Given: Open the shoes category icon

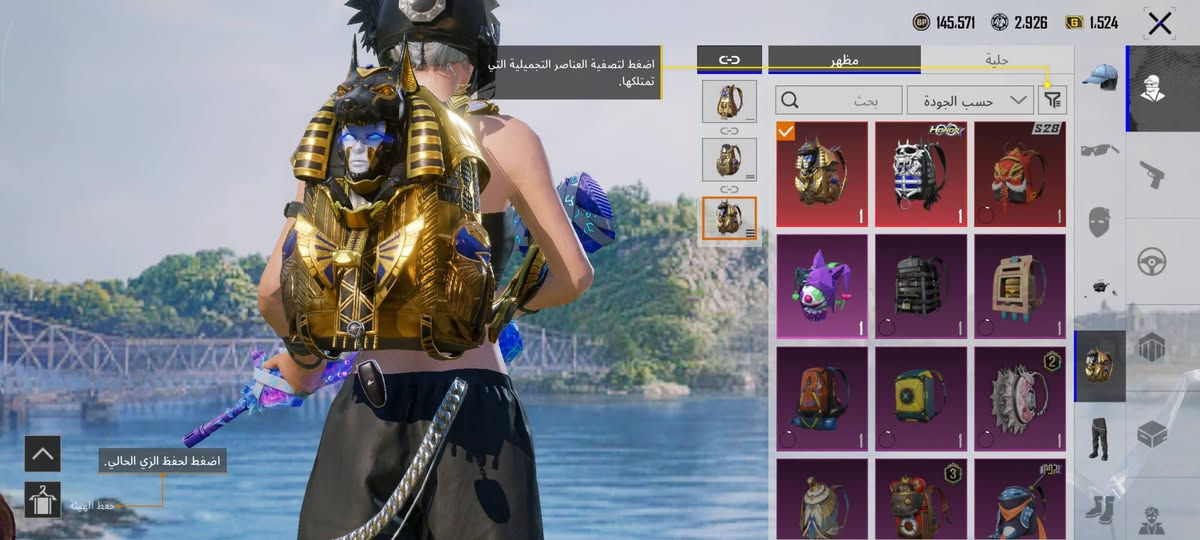Looking at the screenshot, I should click(1100, 508).
